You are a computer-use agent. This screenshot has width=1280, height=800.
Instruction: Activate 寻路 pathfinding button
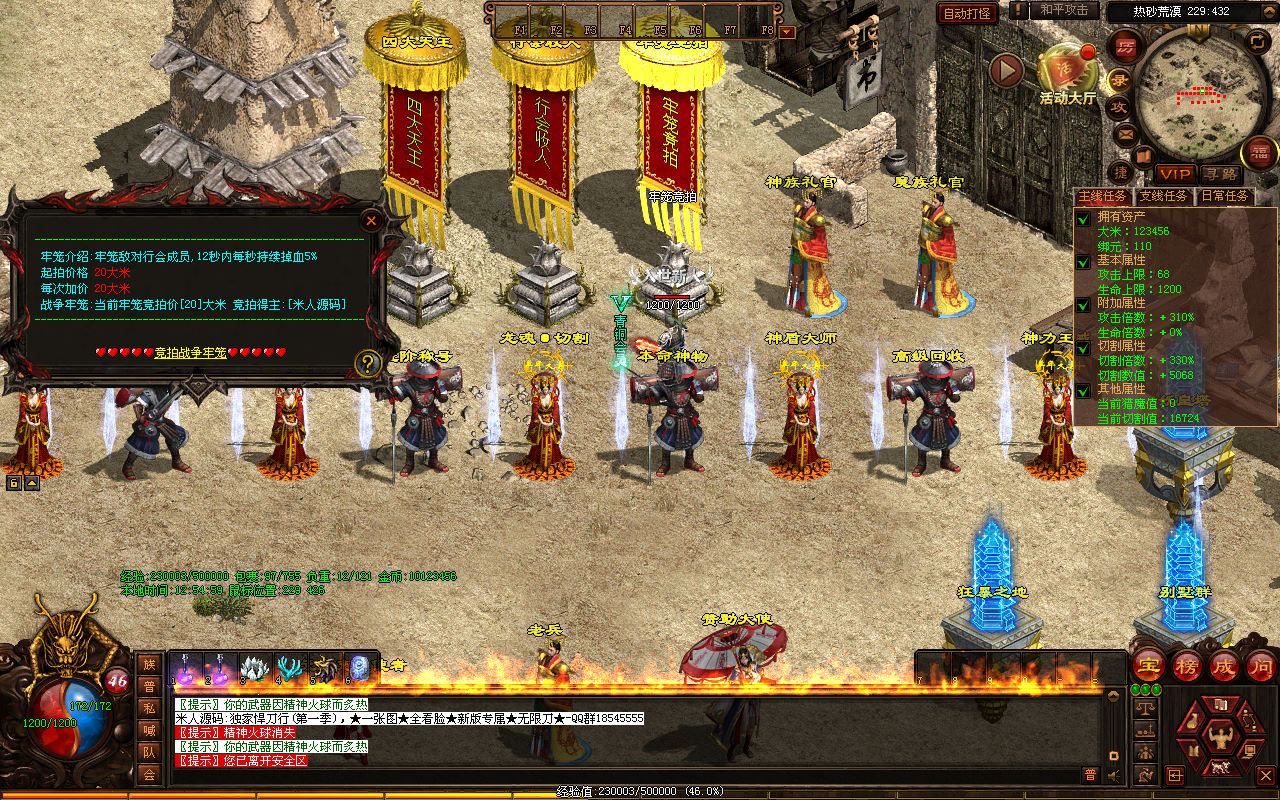coord(1219,174)
